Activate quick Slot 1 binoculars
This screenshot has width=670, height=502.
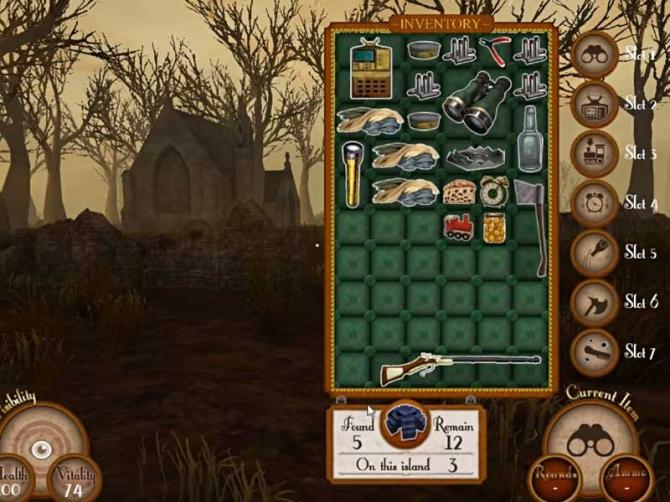[594, 55]
